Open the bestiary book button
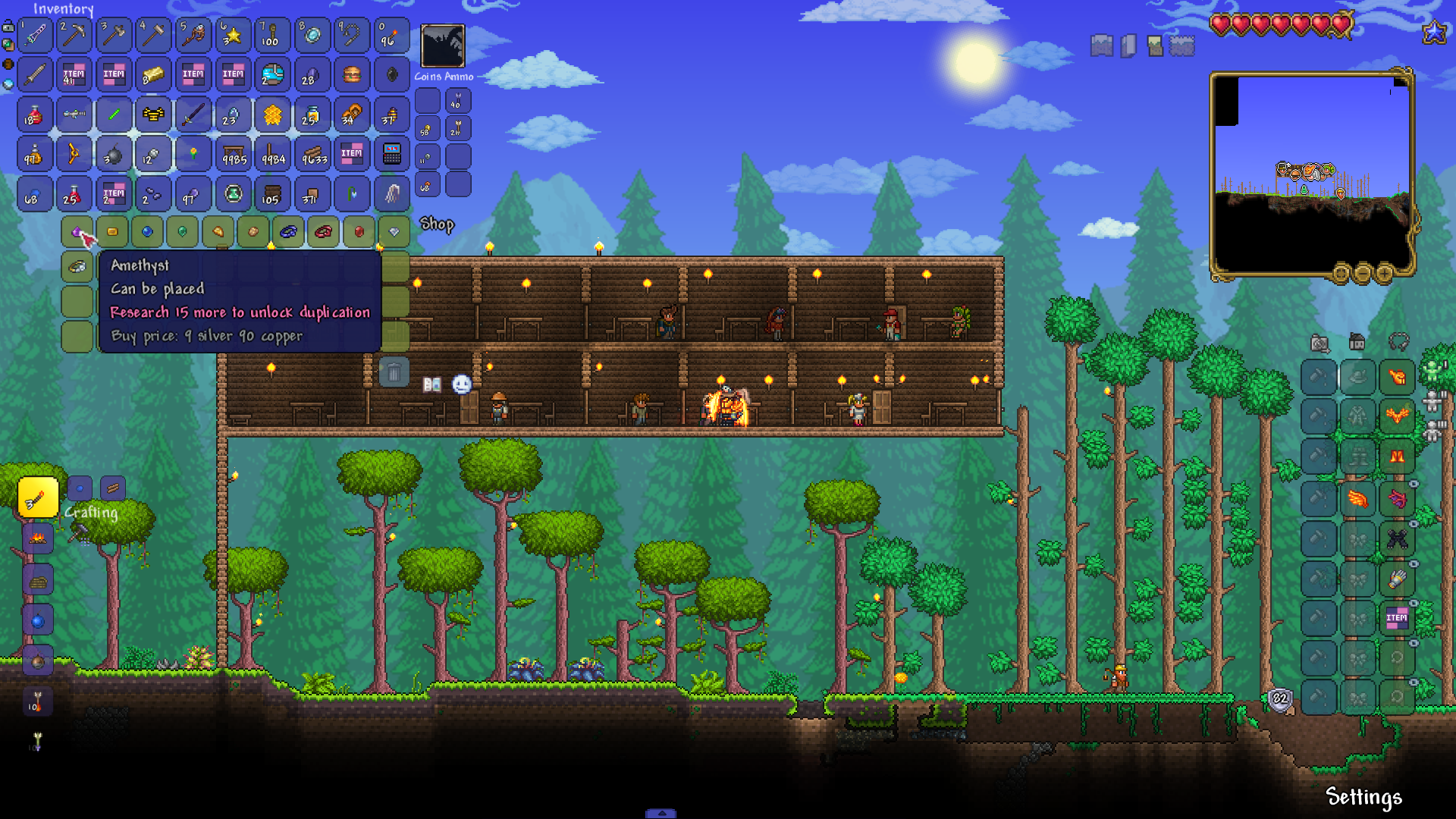This screenshot has height=819, width=1456. (x=432, y=384)
